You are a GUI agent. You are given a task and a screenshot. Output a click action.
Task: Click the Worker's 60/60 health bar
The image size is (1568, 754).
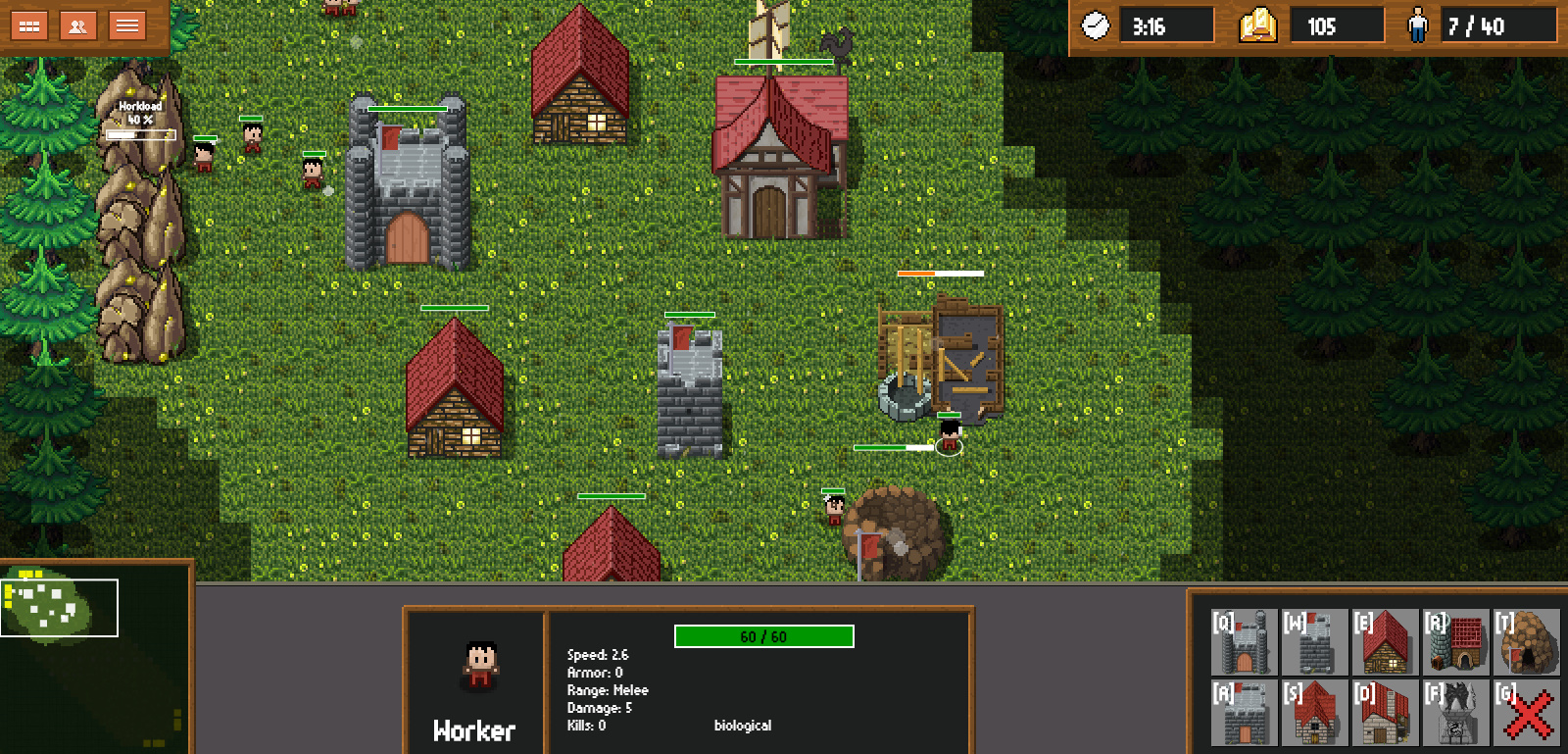coord(762,636)
